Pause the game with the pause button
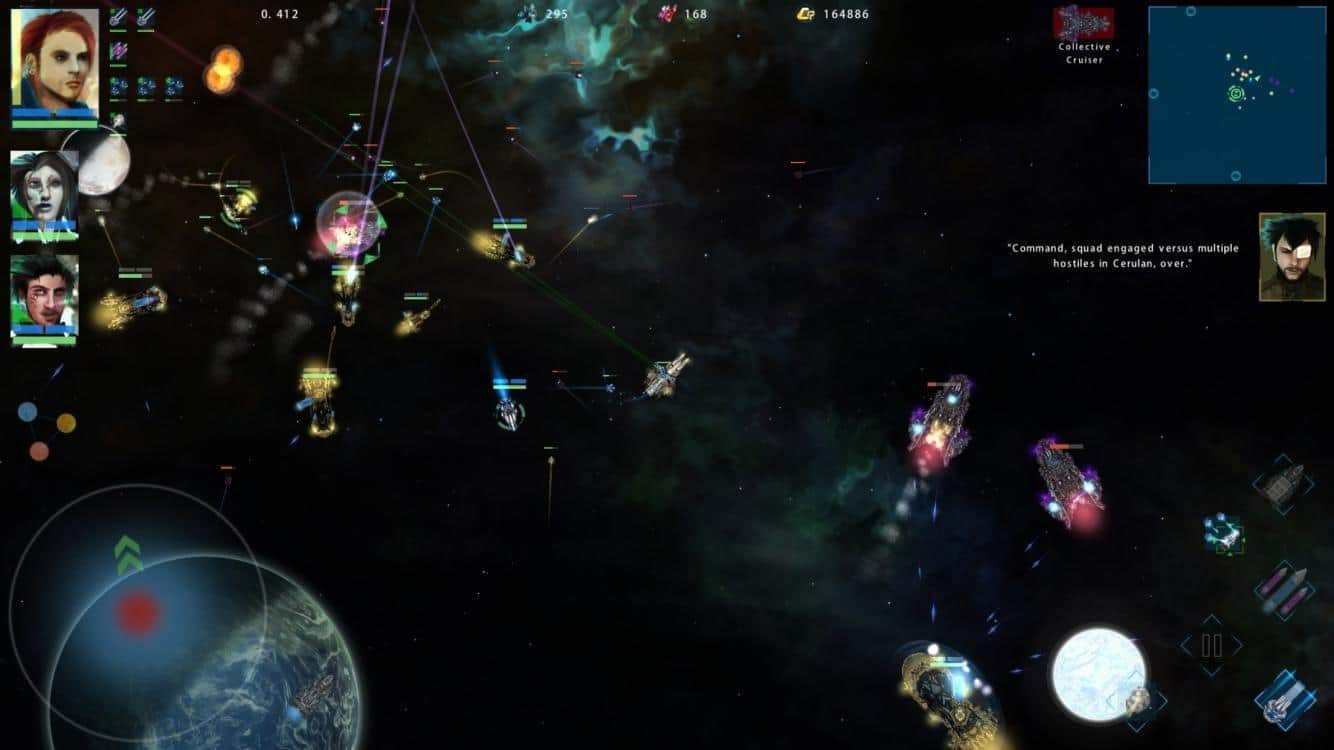Image resolution: width=1334 pixels, height=750 pixels. [1211, 645]
